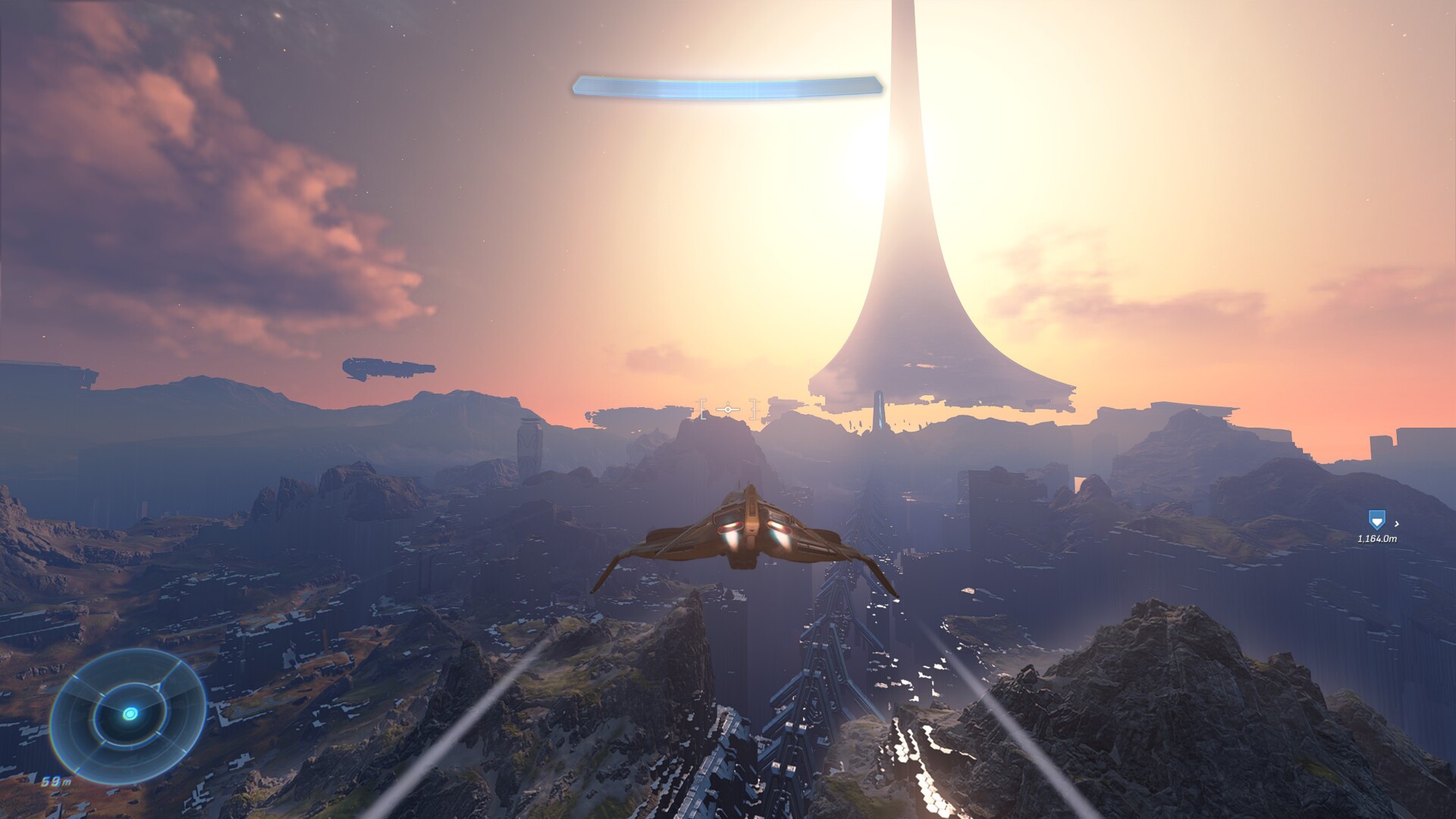Click the circular motion tracker radar
This screenshot has width=1456, height=819.
coord(129,713)
